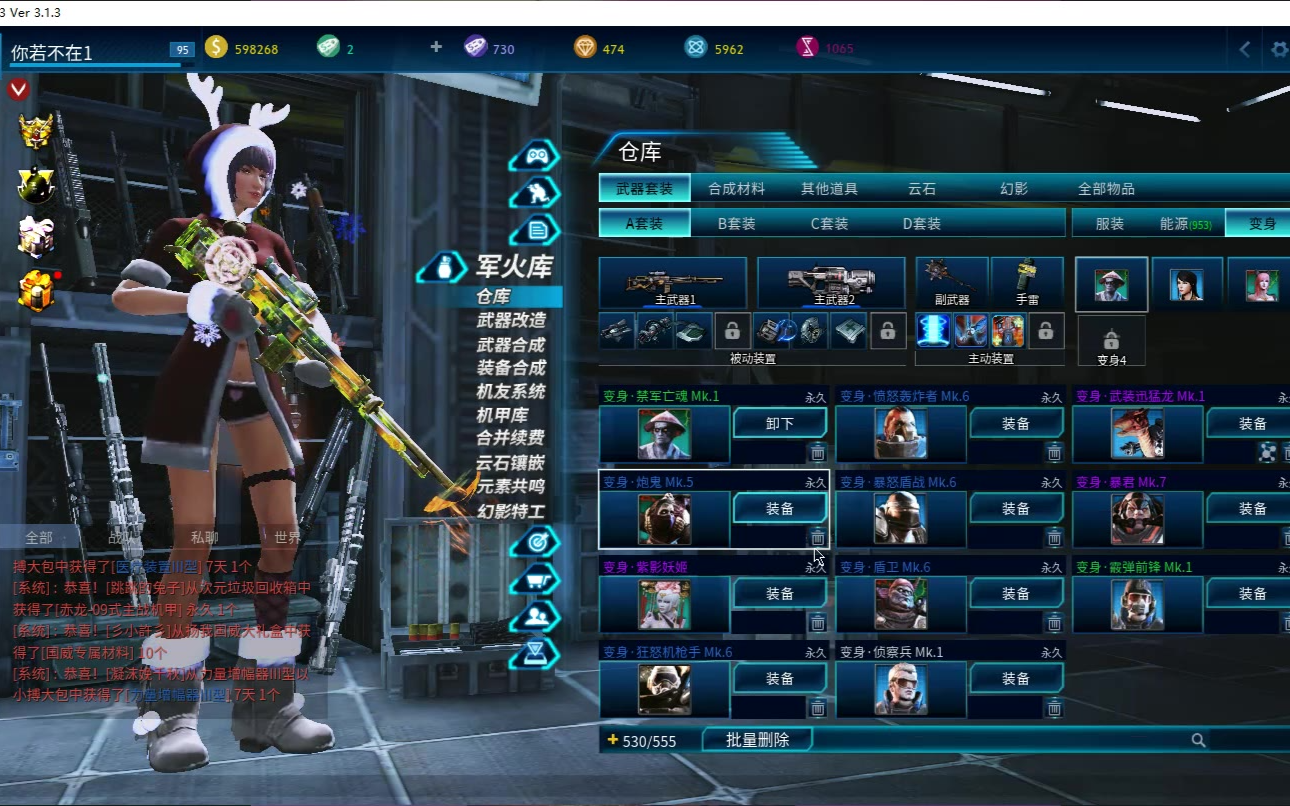Viewport: 1290px width, 806px height.
Task: Switch to the 合成材料 tab
Action: tap(736, 188)
